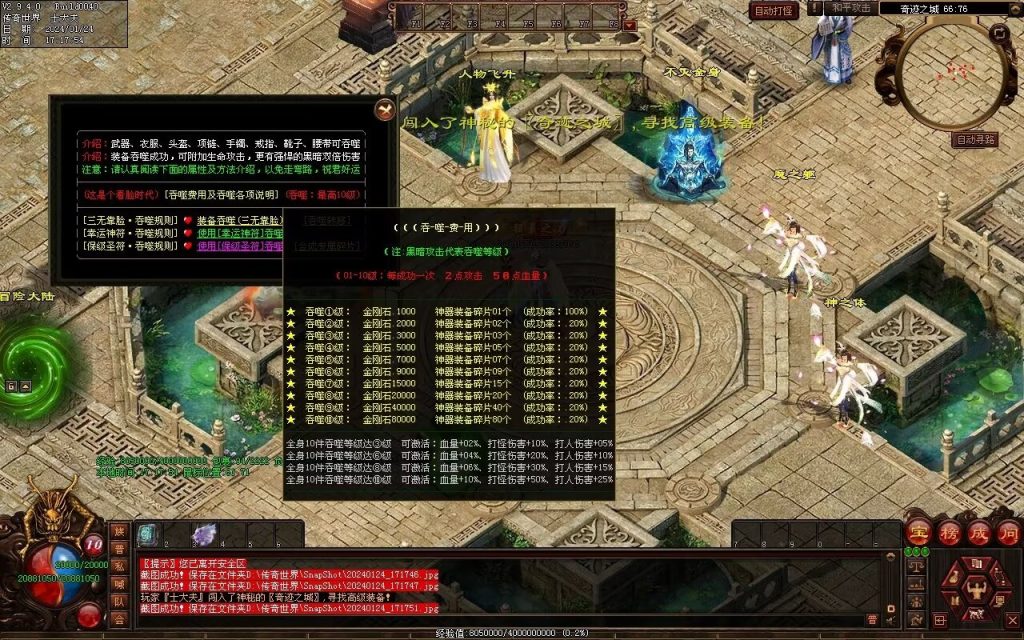The width and height of the screenshot is (1024, 640).
Task: Open the 宝 treasure shop button
Action: coord(918,531)
